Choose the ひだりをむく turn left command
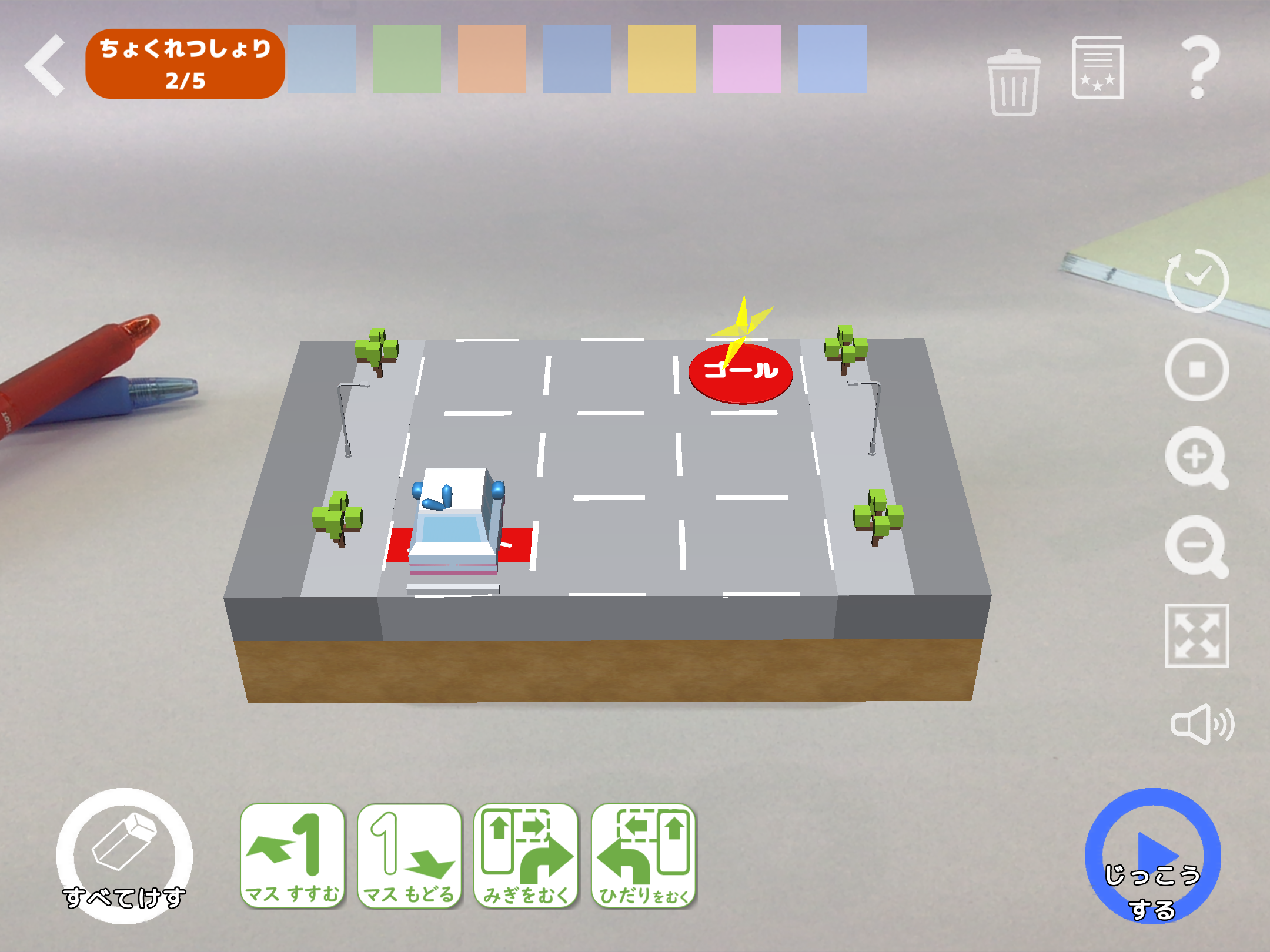The width and height of the screenshot is (1270, 952). (643, 856)
